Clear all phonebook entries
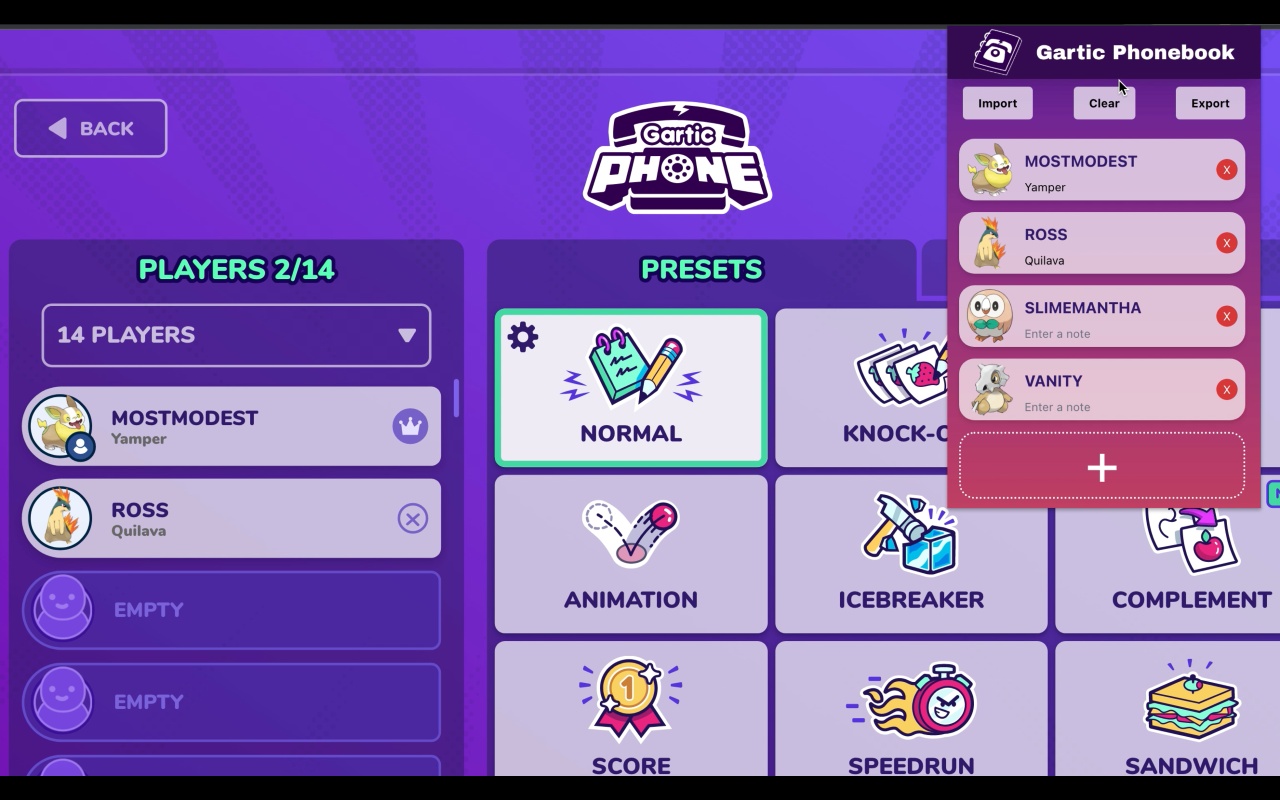The width and height of the screenshot is (1280, 800). [x=1104, y=103]
